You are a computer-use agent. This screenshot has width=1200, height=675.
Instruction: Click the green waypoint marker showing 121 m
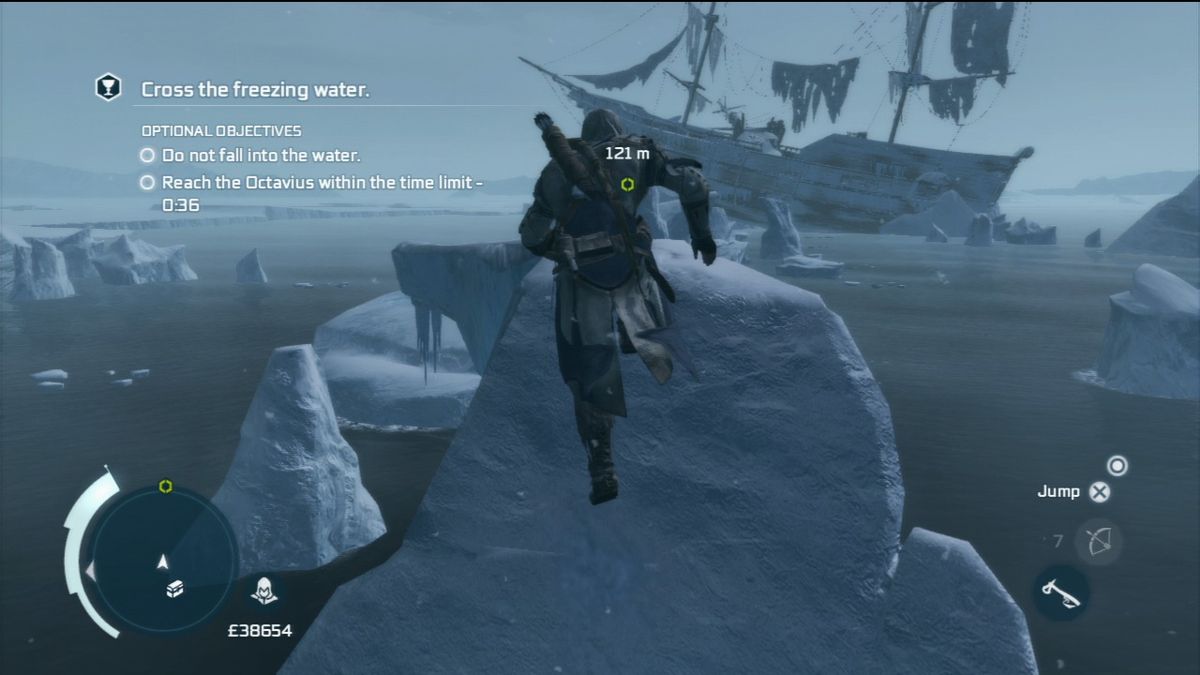(627, 184)
